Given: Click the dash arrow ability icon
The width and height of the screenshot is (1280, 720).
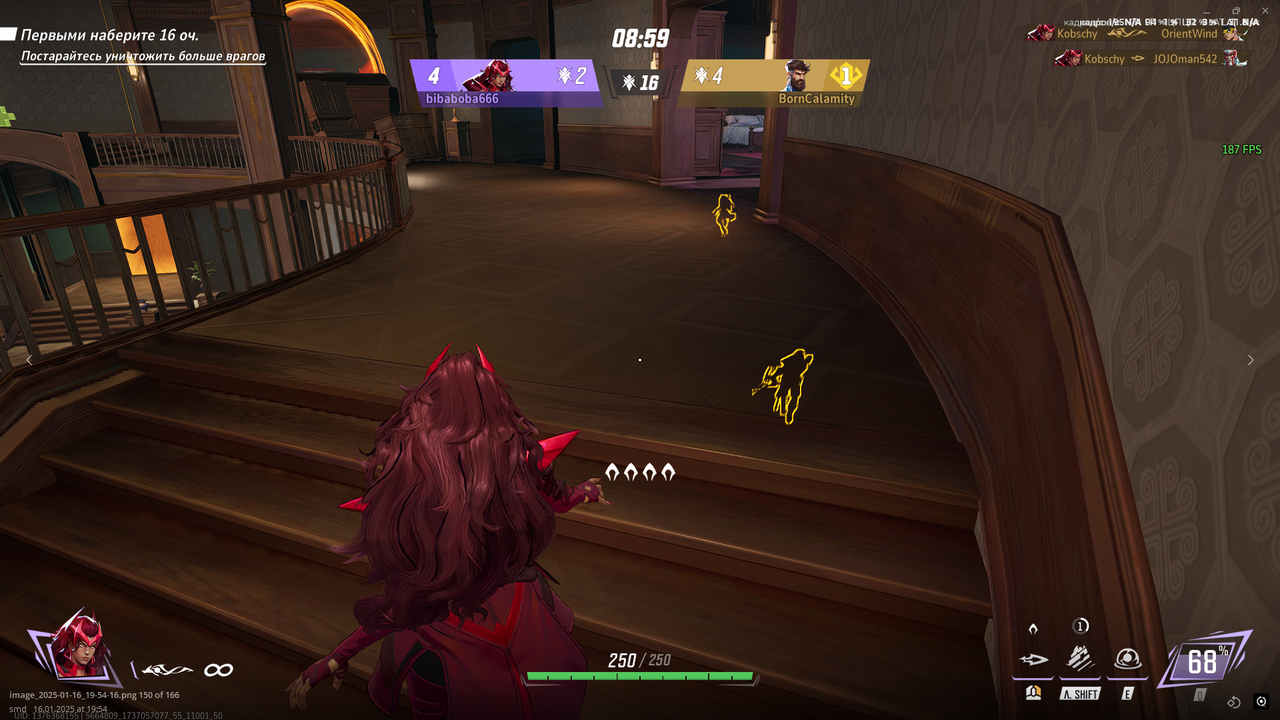Looking at the screenshot, I should point(1035,659).
